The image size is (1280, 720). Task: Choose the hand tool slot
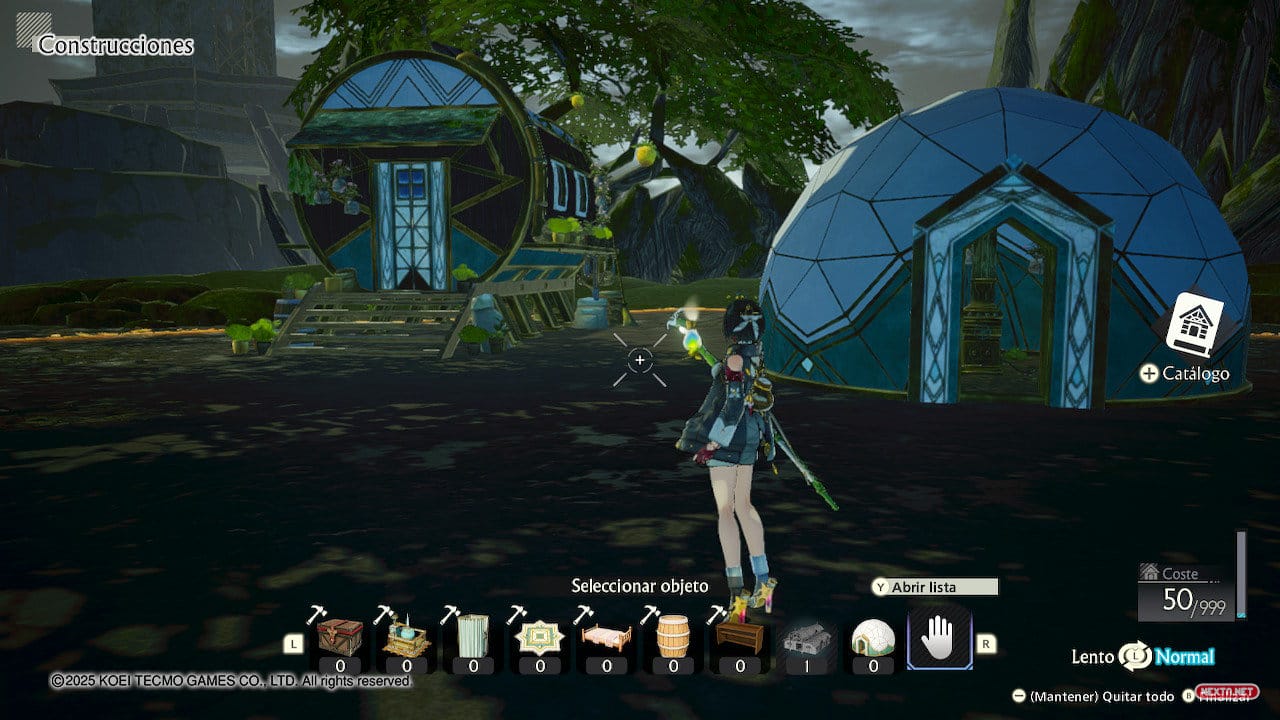939,638
